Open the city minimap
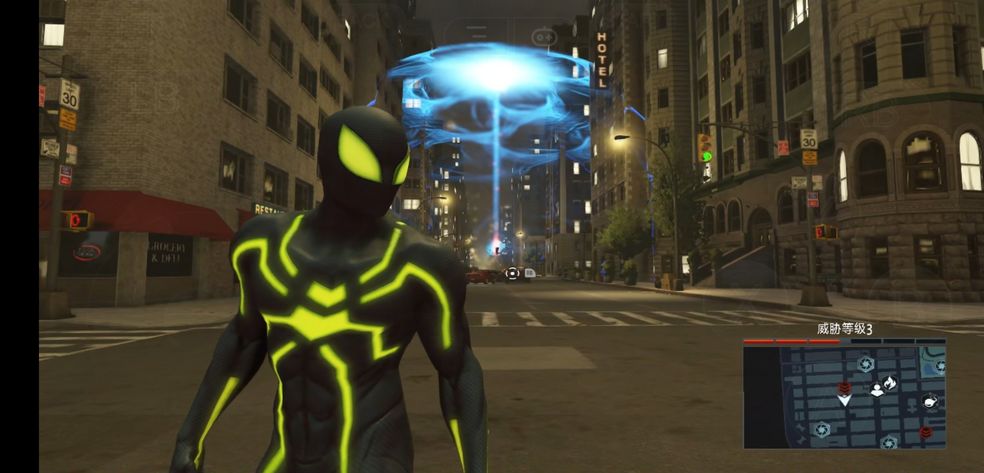984x473 pixels. [844, 397]
